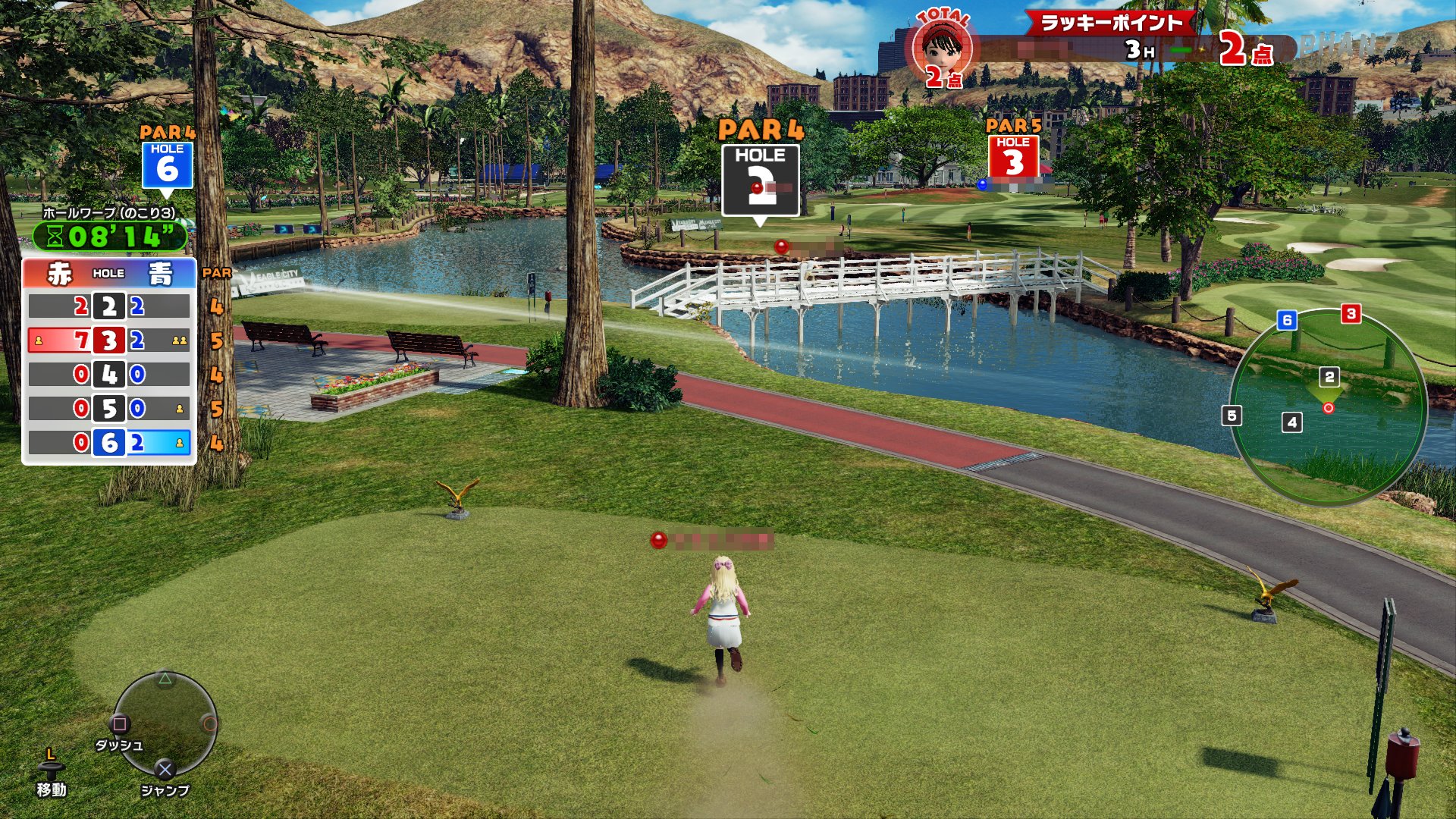The image size is (1456, 819).
Task: Click the blue 6 marker on the minimap
Action: (1286, 320)
